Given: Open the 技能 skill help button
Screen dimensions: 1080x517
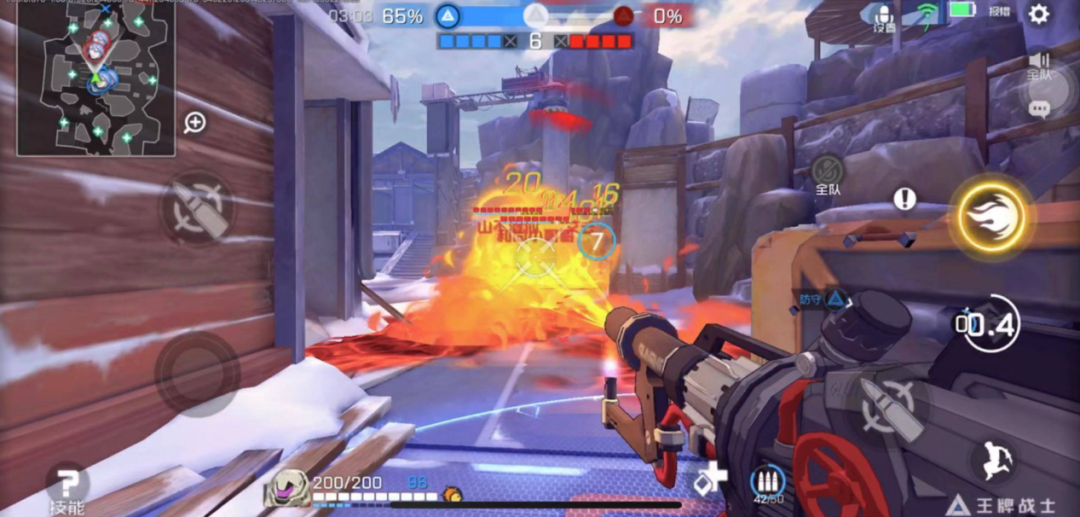Looking at the screenshot, I should (67, 489).
